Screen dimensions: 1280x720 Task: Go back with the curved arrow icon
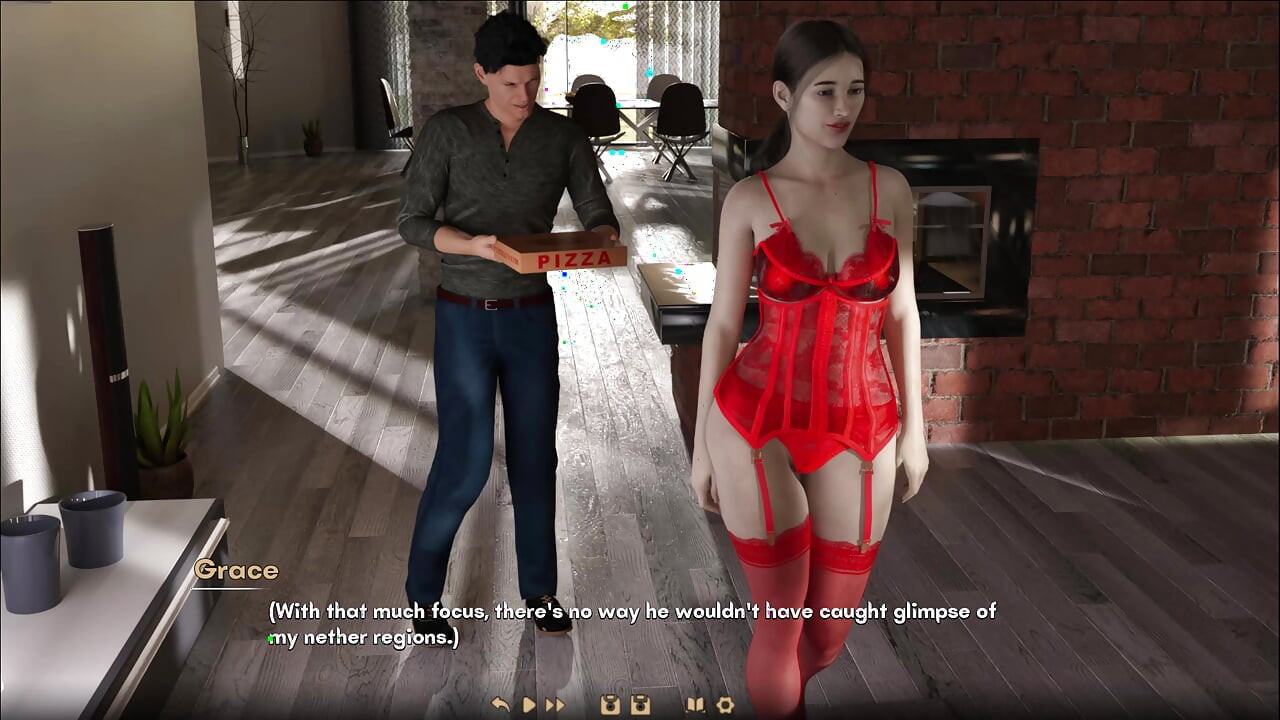coord(501,705)
